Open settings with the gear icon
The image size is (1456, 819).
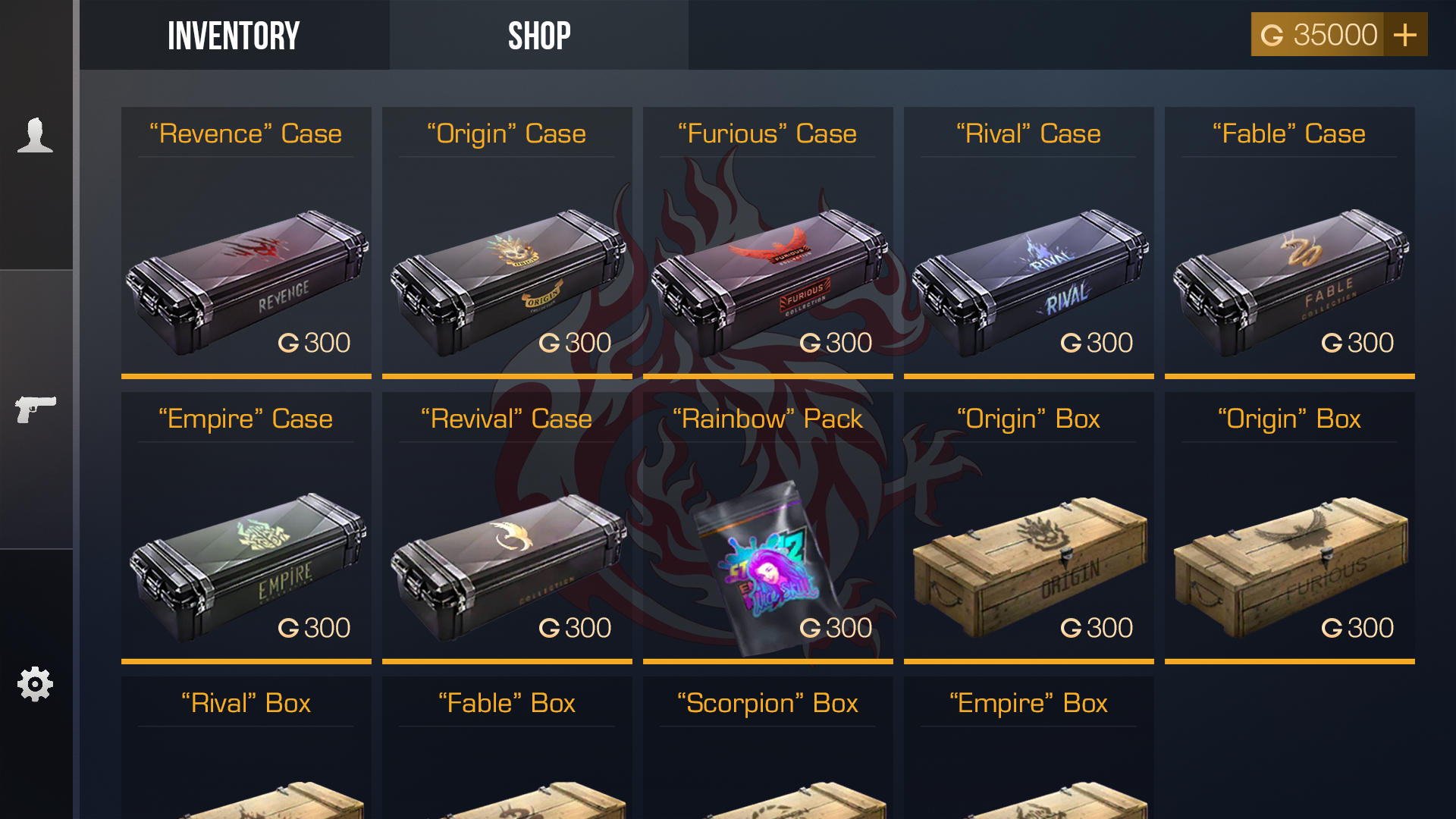(x=34, y=682)
